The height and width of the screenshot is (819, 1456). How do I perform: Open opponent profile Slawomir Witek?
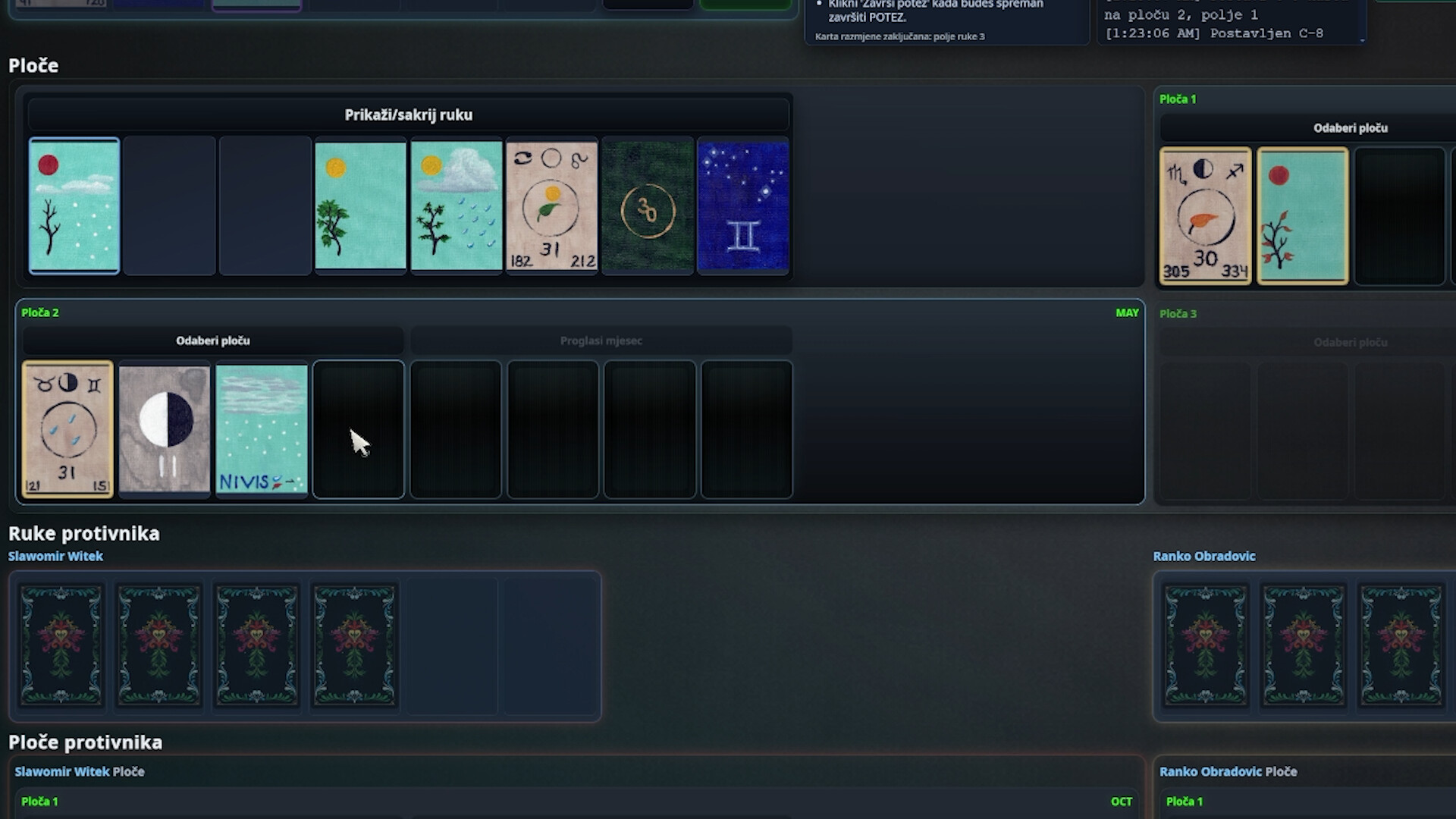coord(55,556)
